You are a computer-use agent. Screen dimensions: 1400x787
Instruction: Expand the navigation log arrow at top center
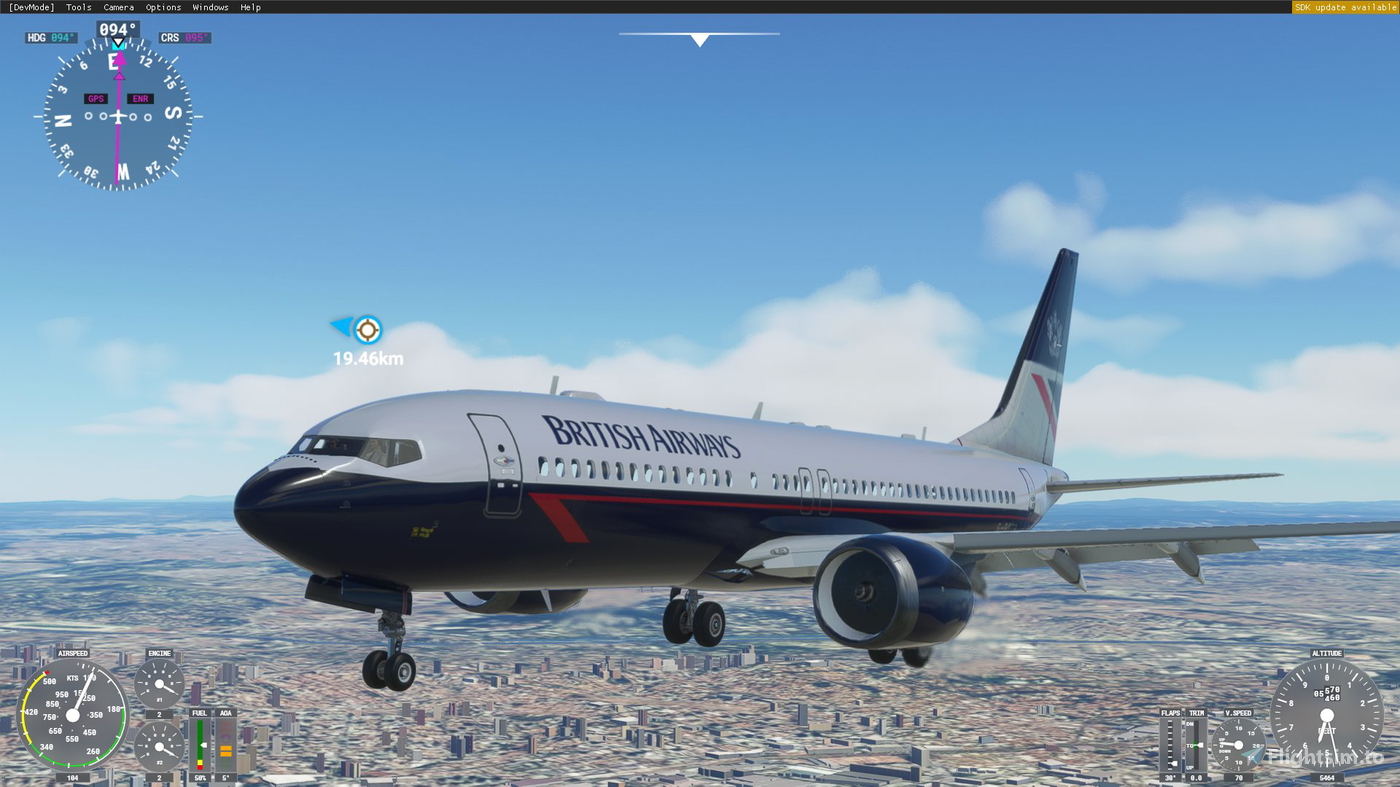[x=699, y=38]
